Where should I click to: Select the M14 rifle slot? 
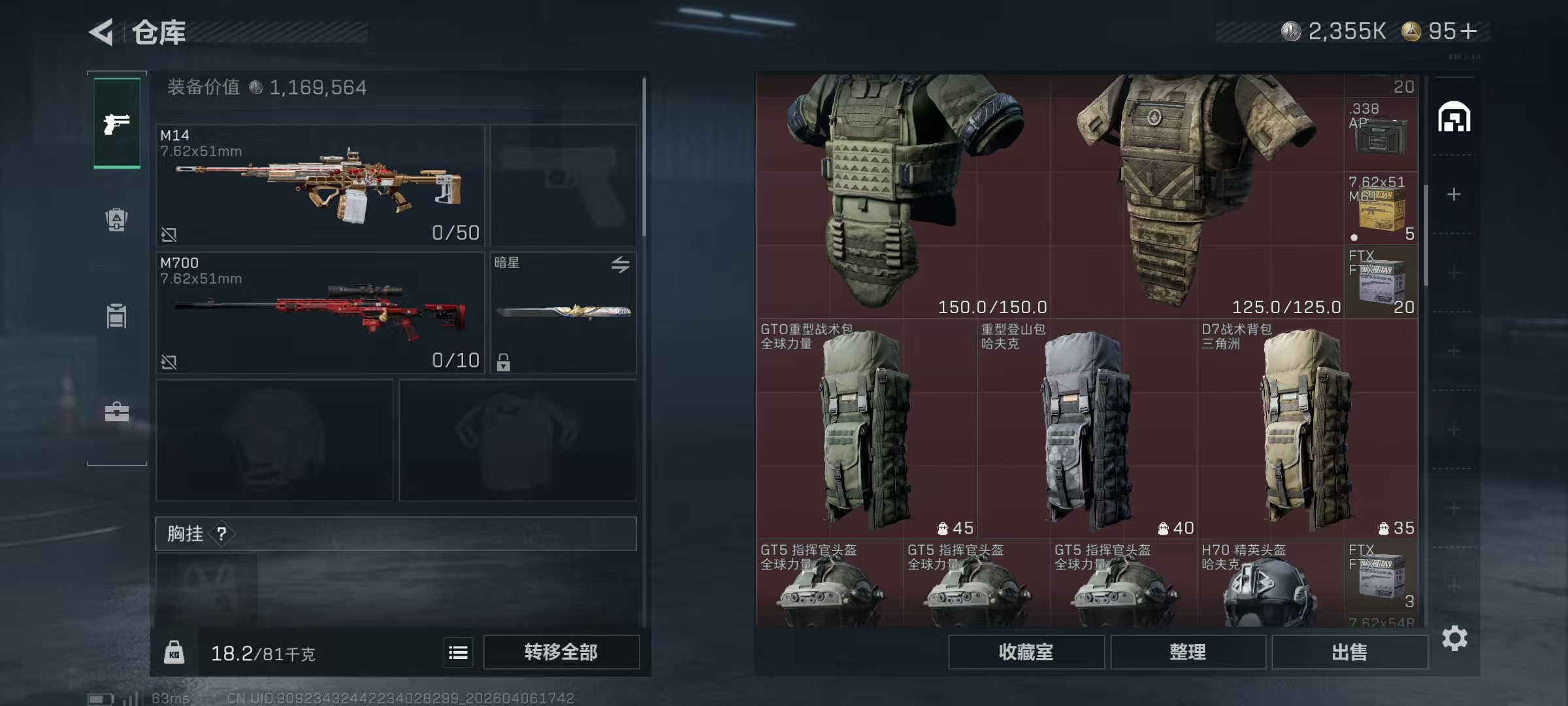click(x=320, y=186)
